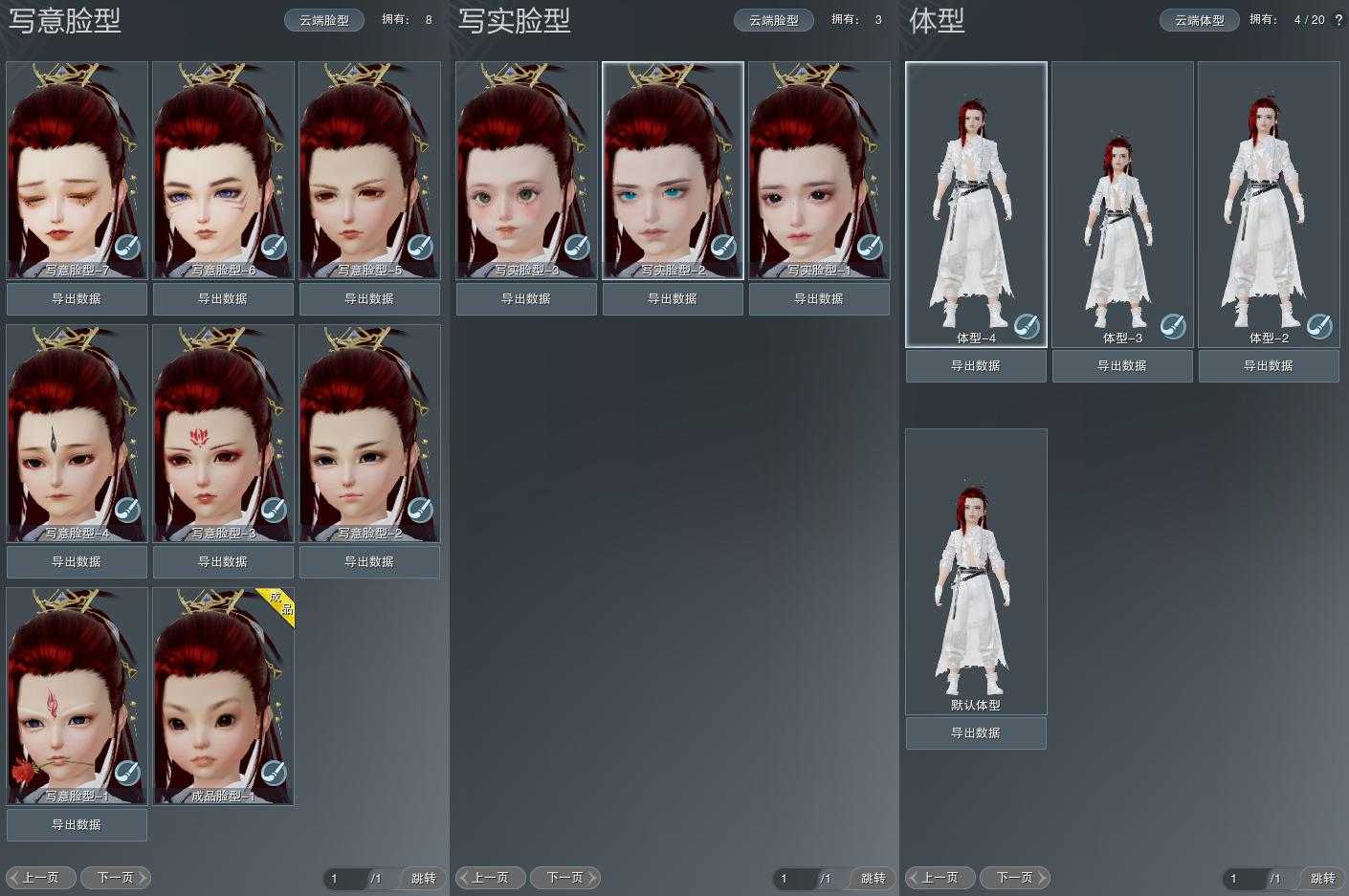Click 跳转 in the 体型 panel
Viewport: 1349px width, 896px height.
(x=1322, y=878)
